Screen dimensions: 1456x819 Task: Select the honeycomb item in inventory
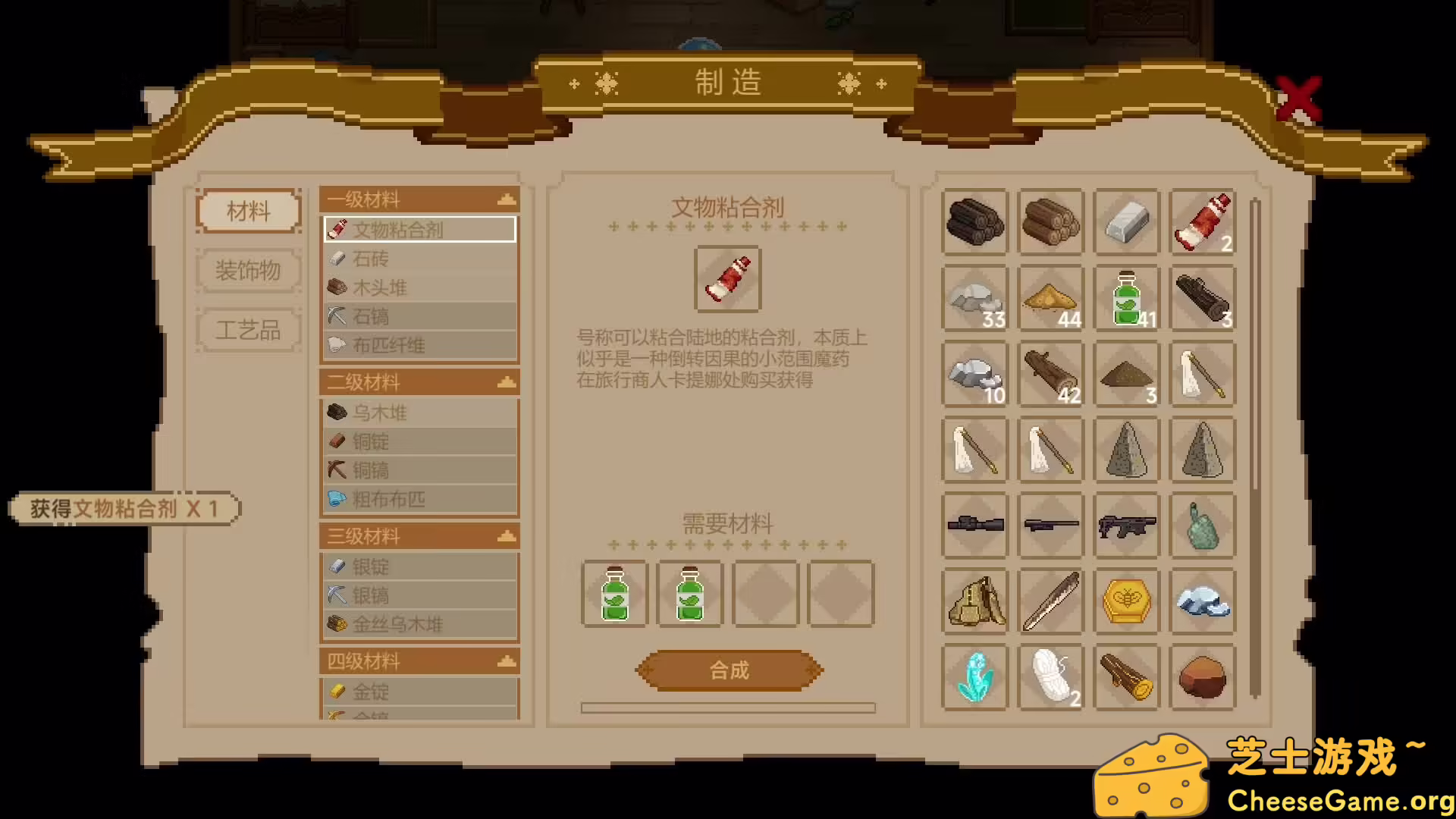1127,601
